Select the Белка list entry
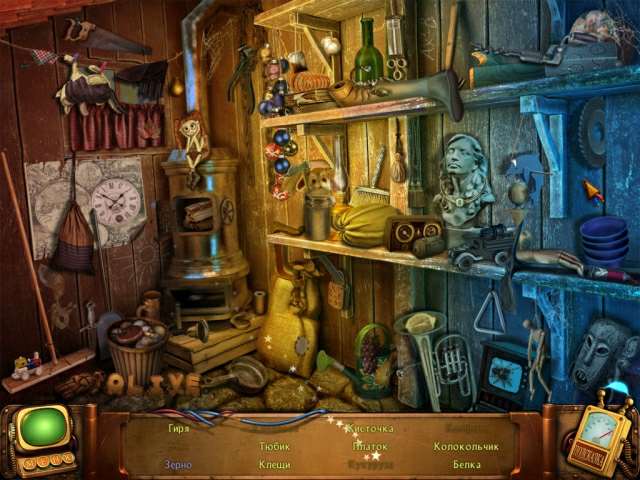 click(466, 464)
